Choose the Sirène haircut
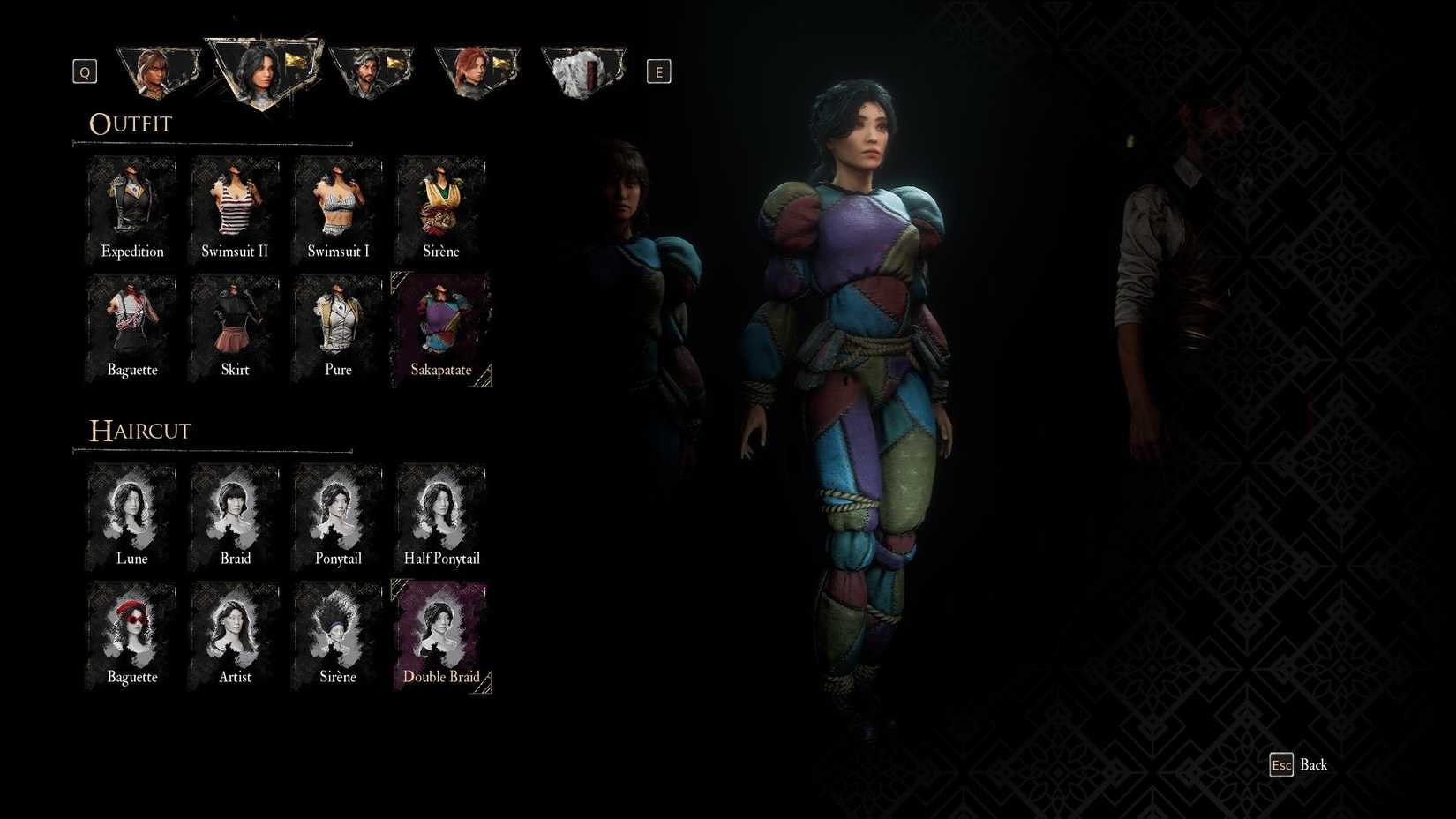Image resolution: width=1456 pixels, height=819 pixels. (337, 634)
